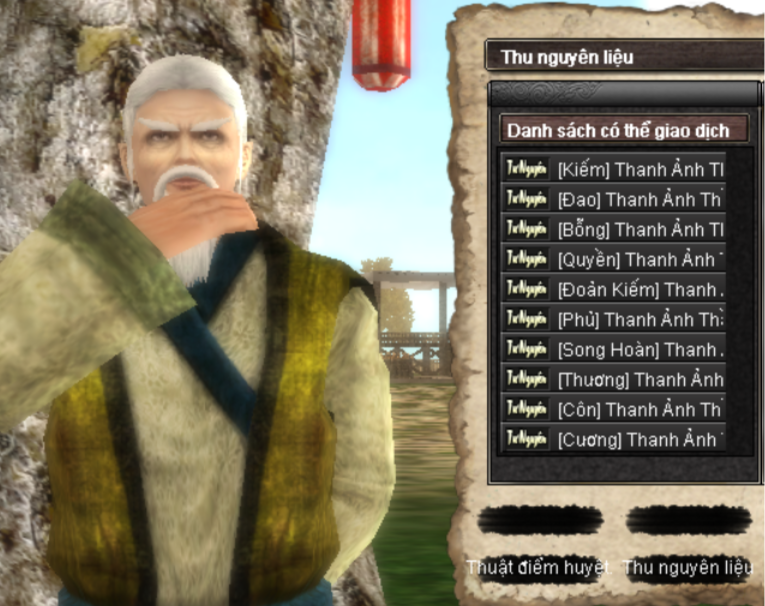
Task: Select the [Kiếm] Thanh Ảnh list row
Action: pyautogui.click(x=613, y=169)
